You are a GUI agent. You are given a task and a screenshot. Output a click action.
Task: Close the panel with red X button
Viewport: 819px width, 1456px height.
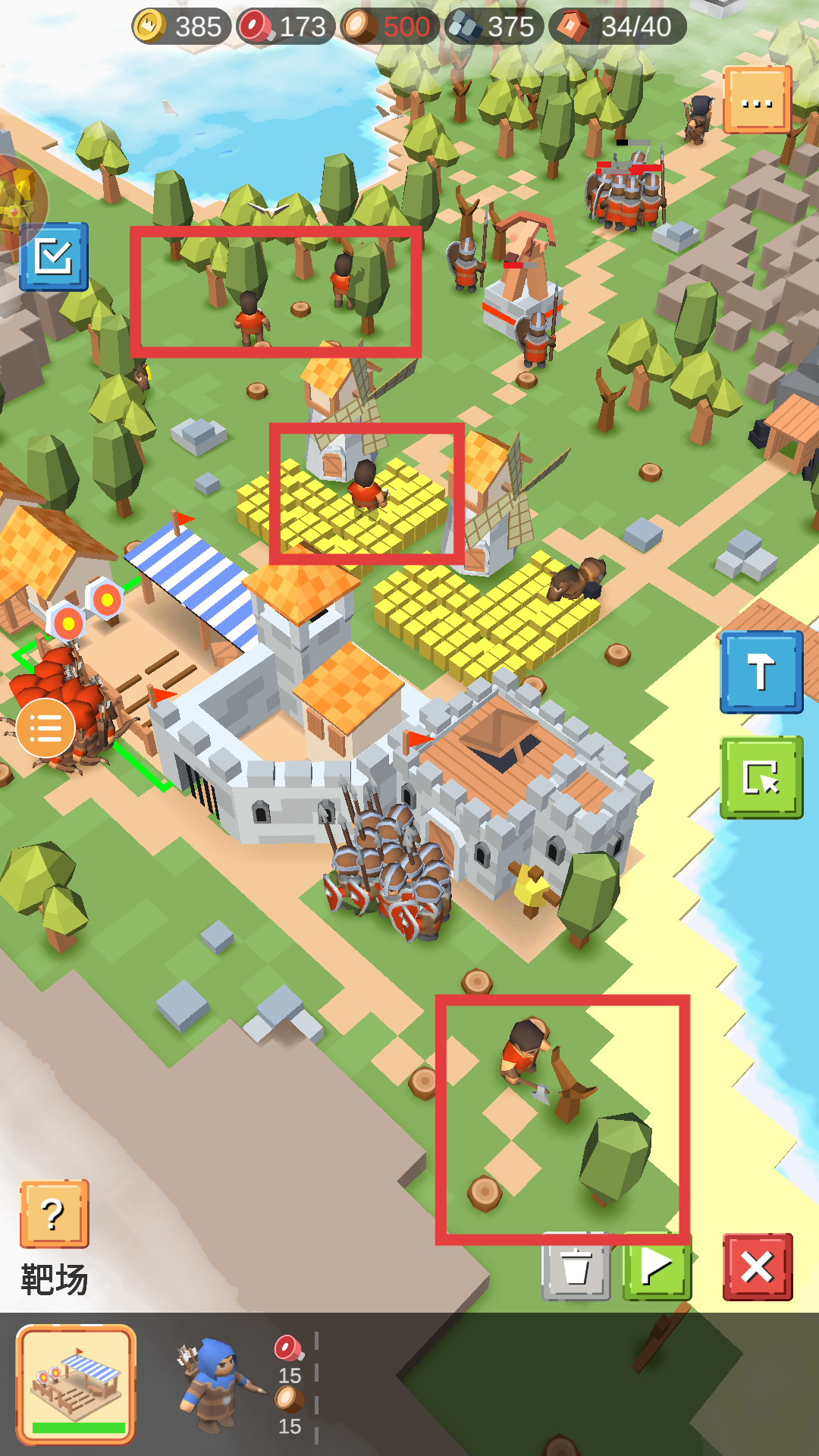pyautogui.click(x=757, y=1267)
